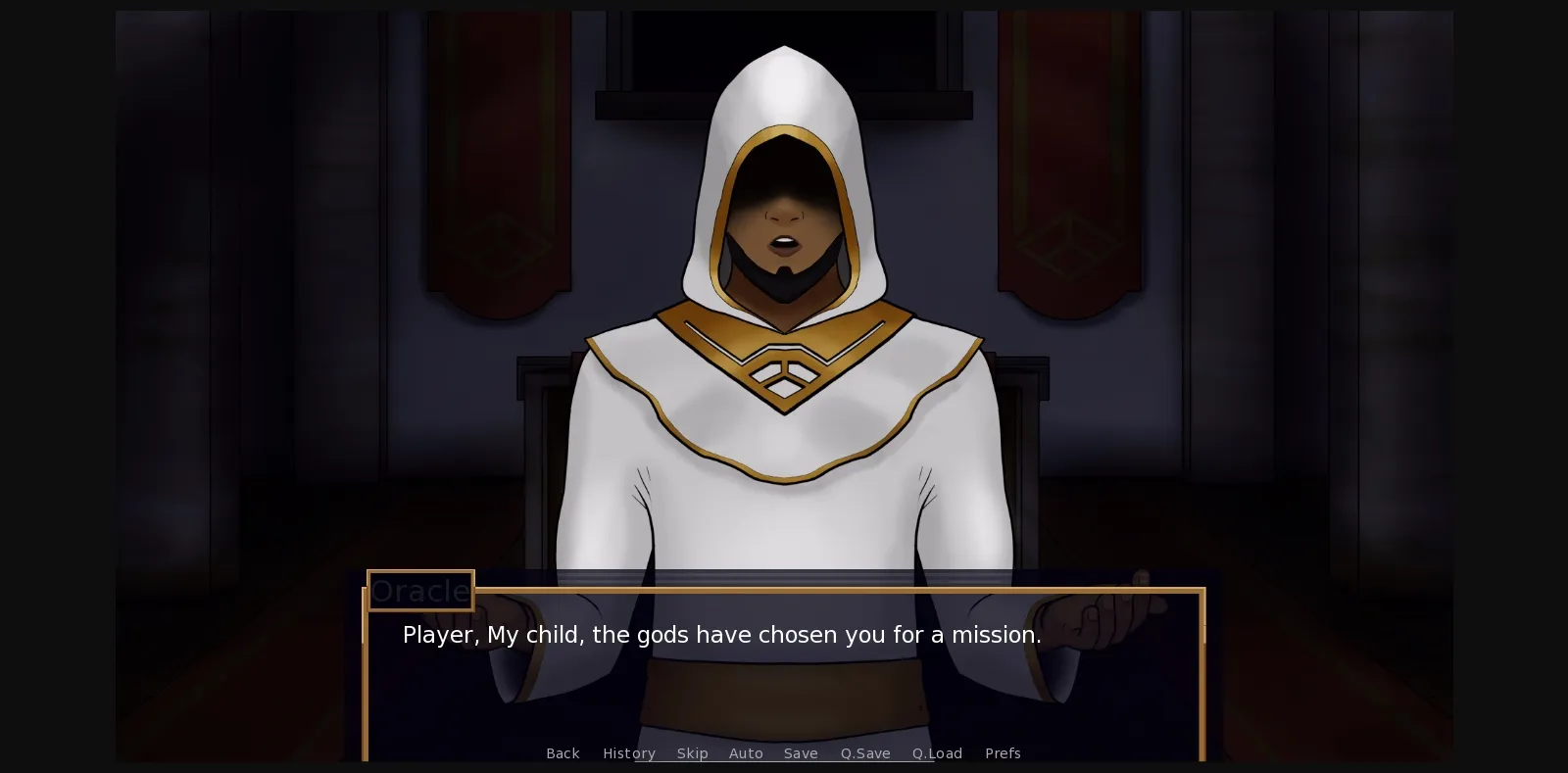This screenshot has height=773, width=1568.
Task: Click the dialogue line about the gods' mission
Action: coord(721,635)
